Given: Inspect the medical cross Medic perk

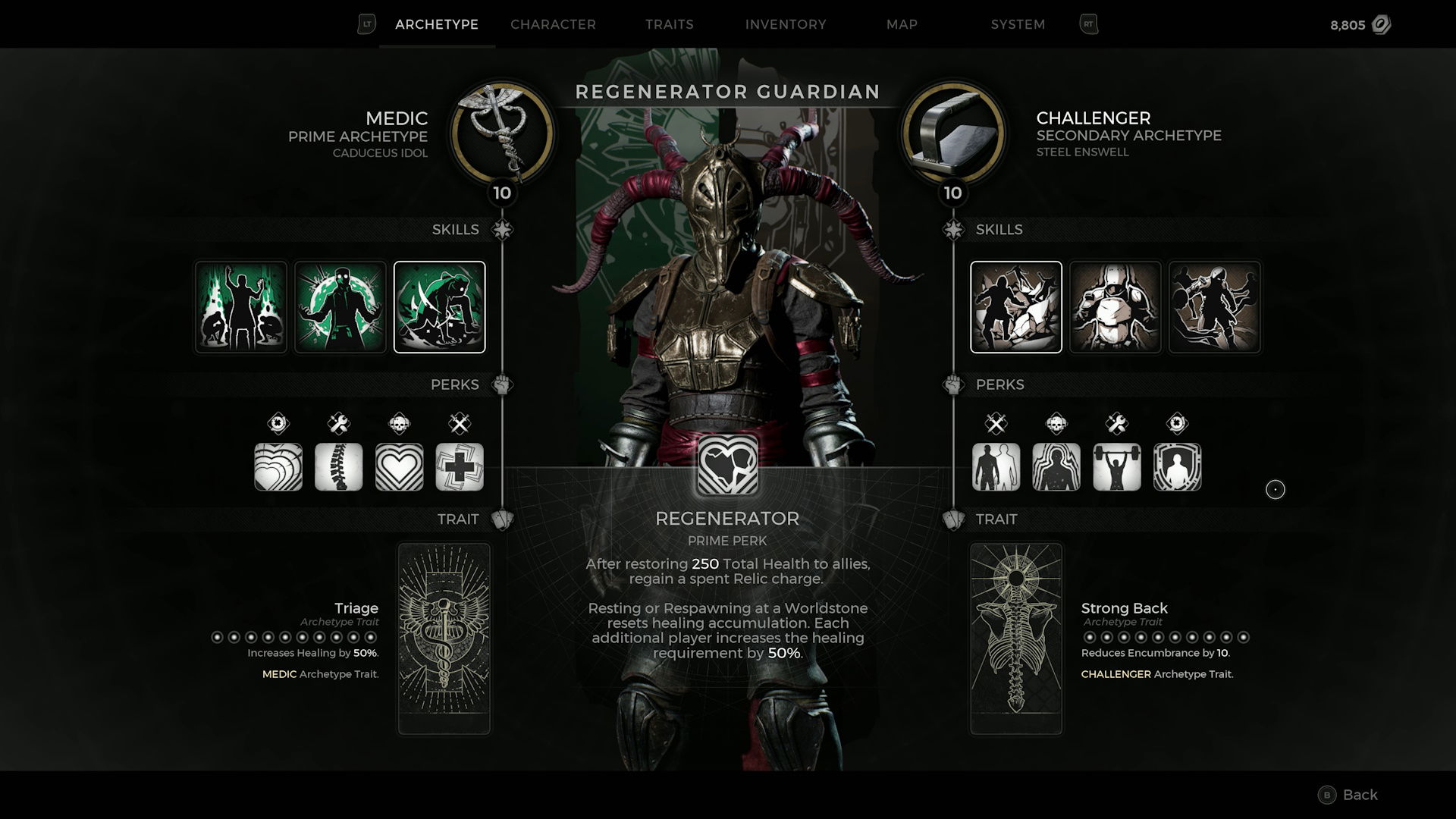Looking at the screenshot, I should (460, 466).
